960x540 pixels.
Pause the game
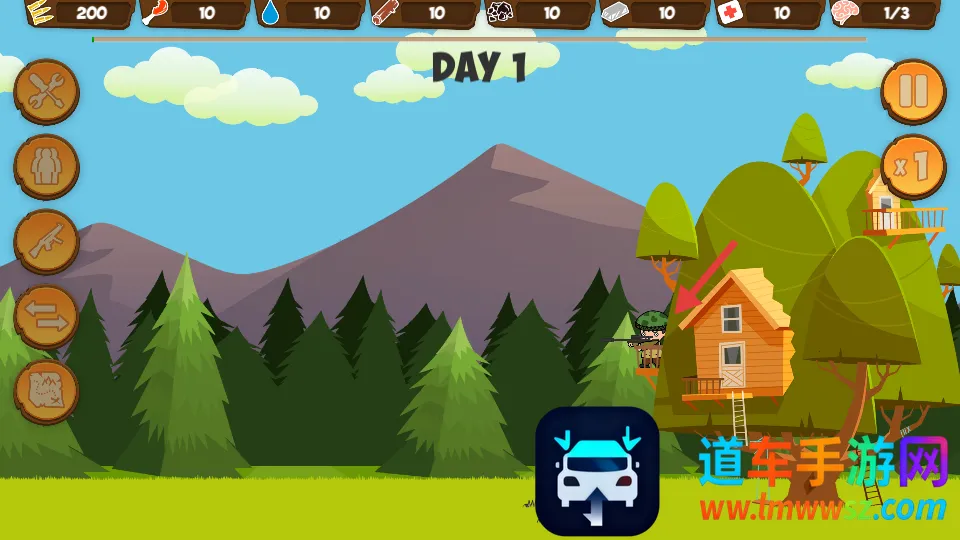(913, 92)
